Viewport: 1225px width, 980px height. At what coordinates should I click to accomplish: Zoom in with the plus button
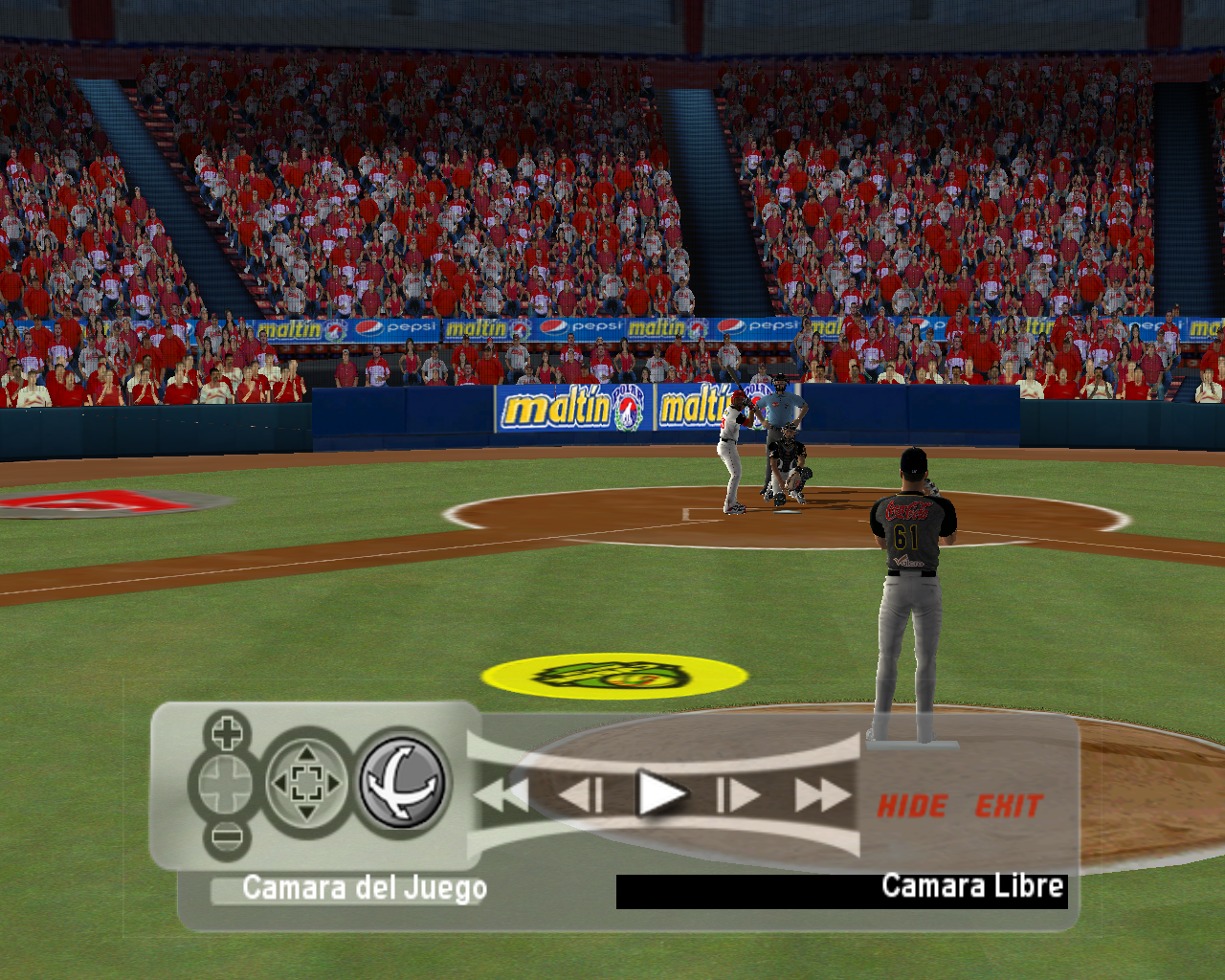click(x=227, y=734)
